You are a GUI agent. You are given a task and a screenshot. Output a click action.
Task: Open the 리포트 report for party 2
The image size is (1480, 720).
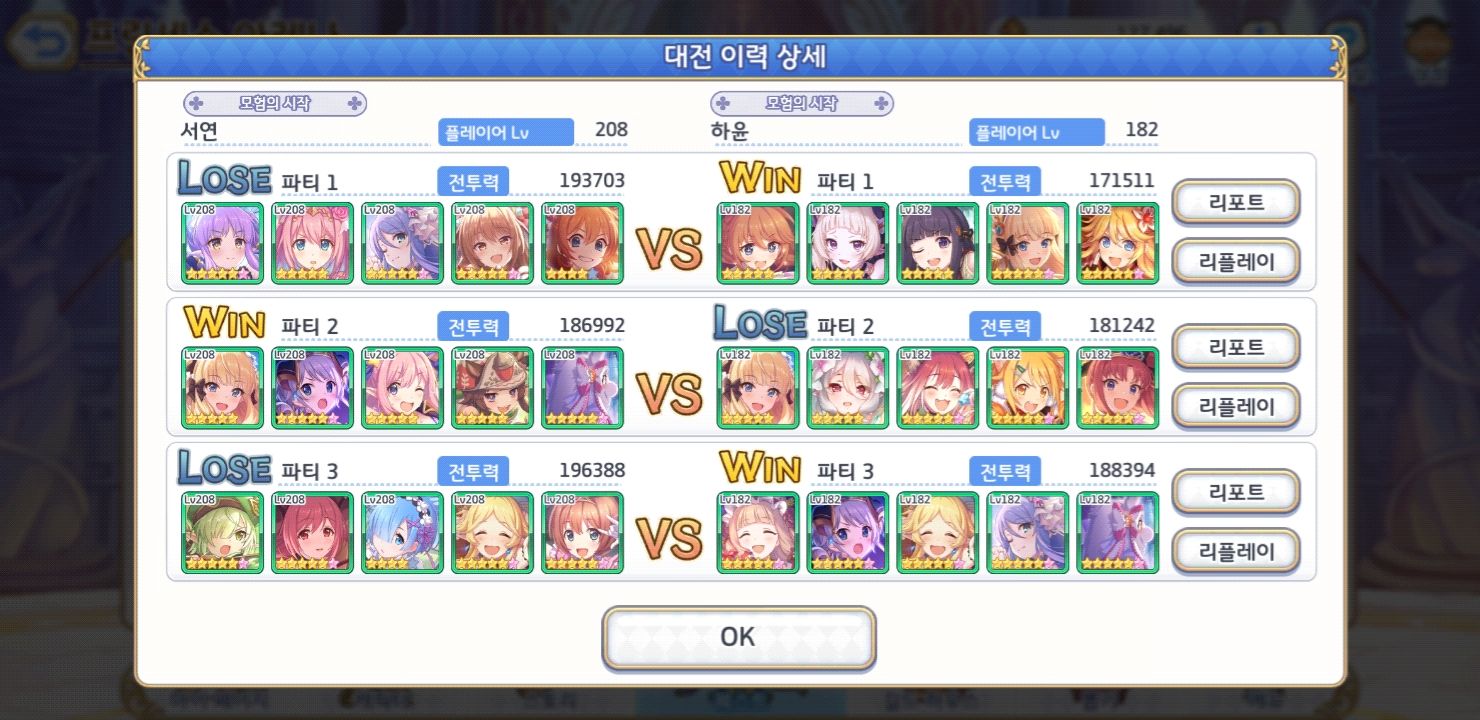coord(1236,347)
